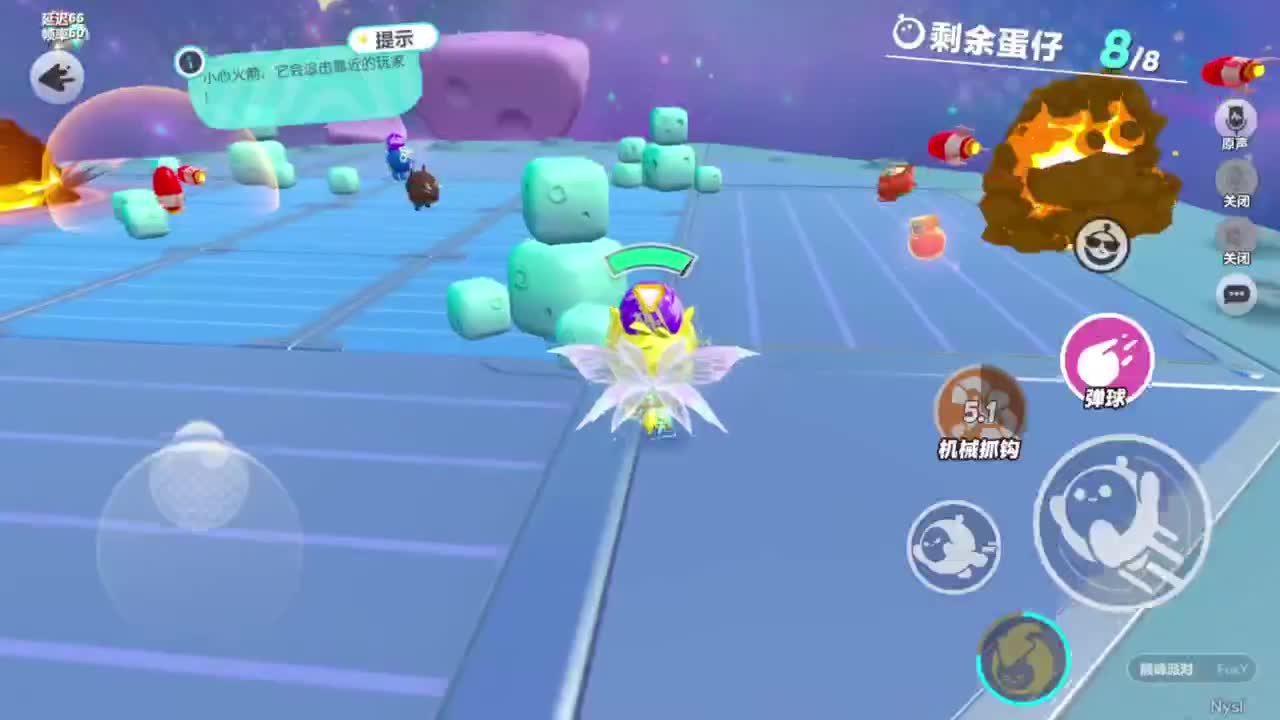Tap the green health bar above the character
This screenshot has width=1280, height=720.
coord(649,261)
